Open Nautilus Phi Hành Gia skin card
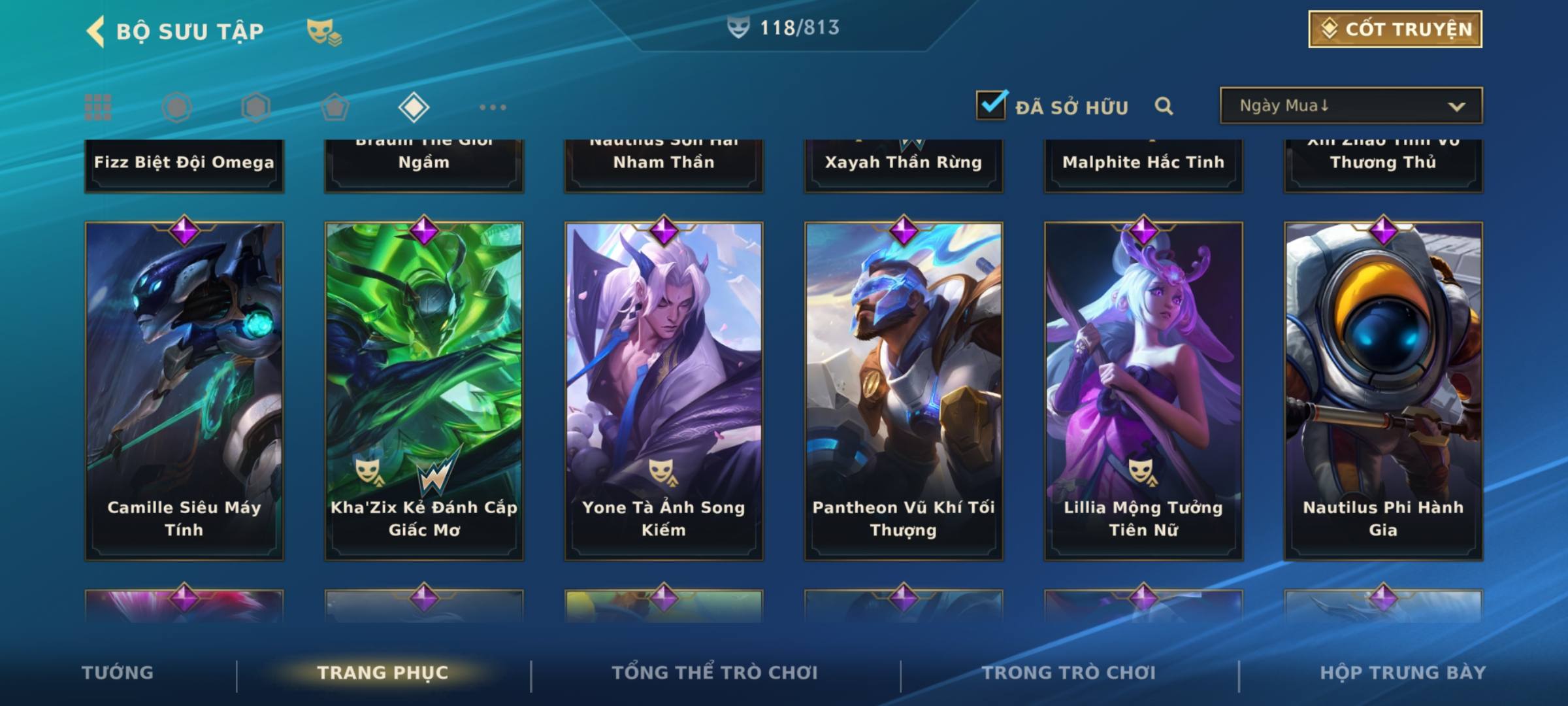This screenshot has height=706, width=1568. (x=1383, y=391)
